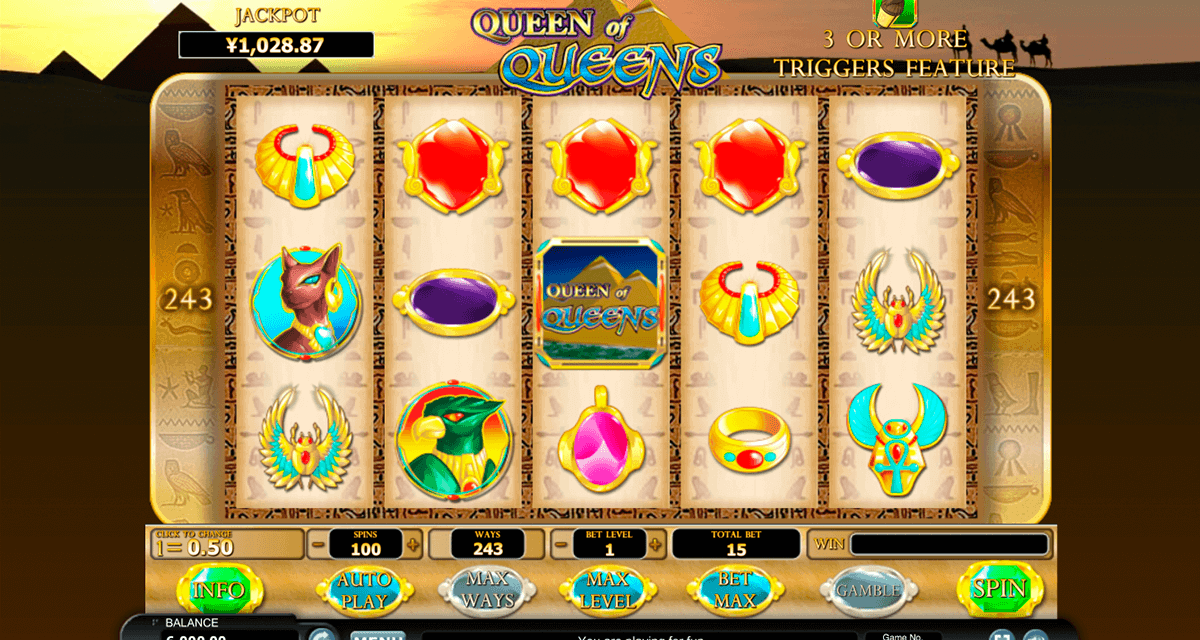This screenshot has width=1200, height=640.
Task: Start Auto Play
Action: point(364,589)
